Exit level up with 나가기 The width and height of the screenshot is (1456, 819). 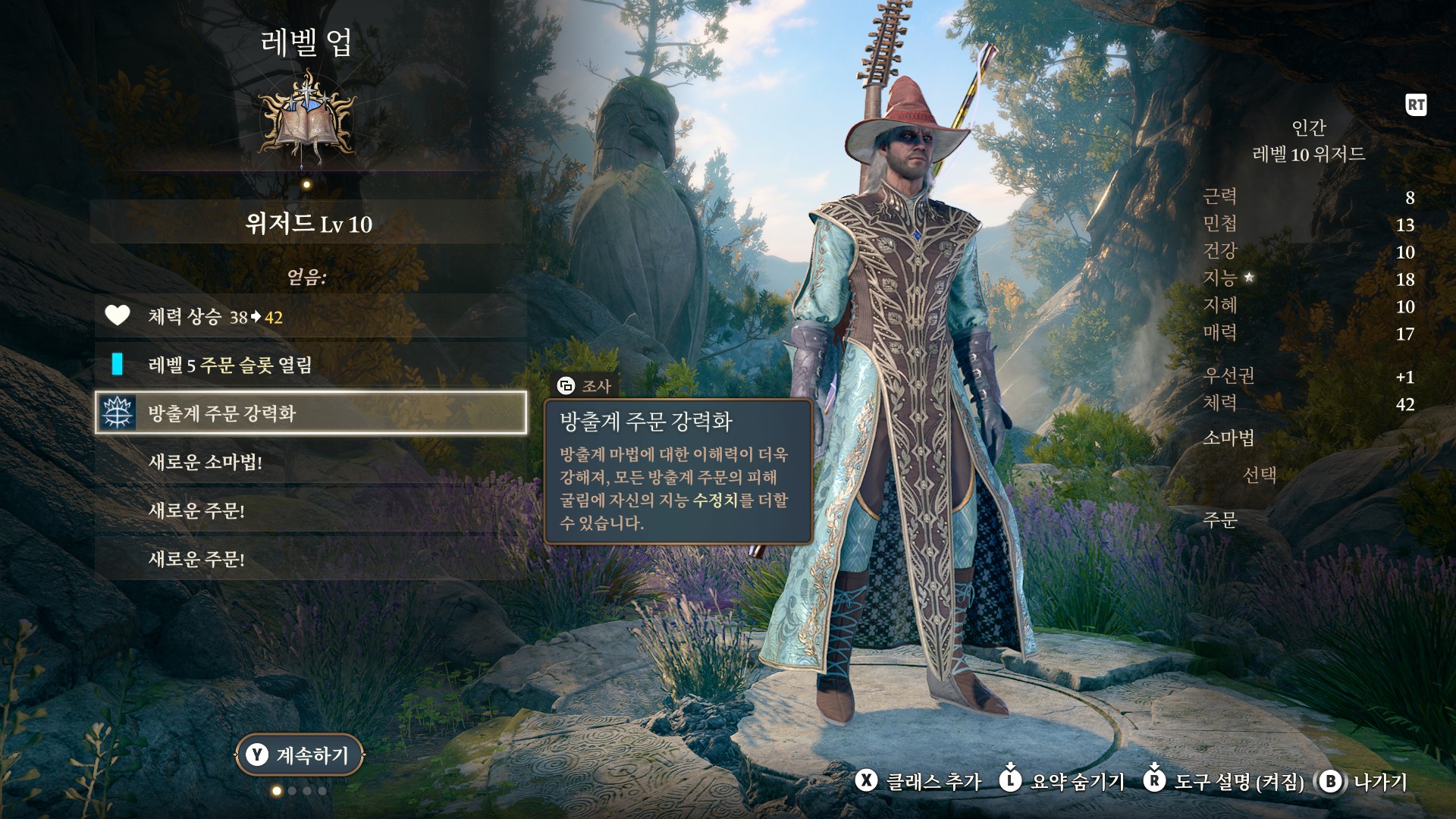[1363, 781]
